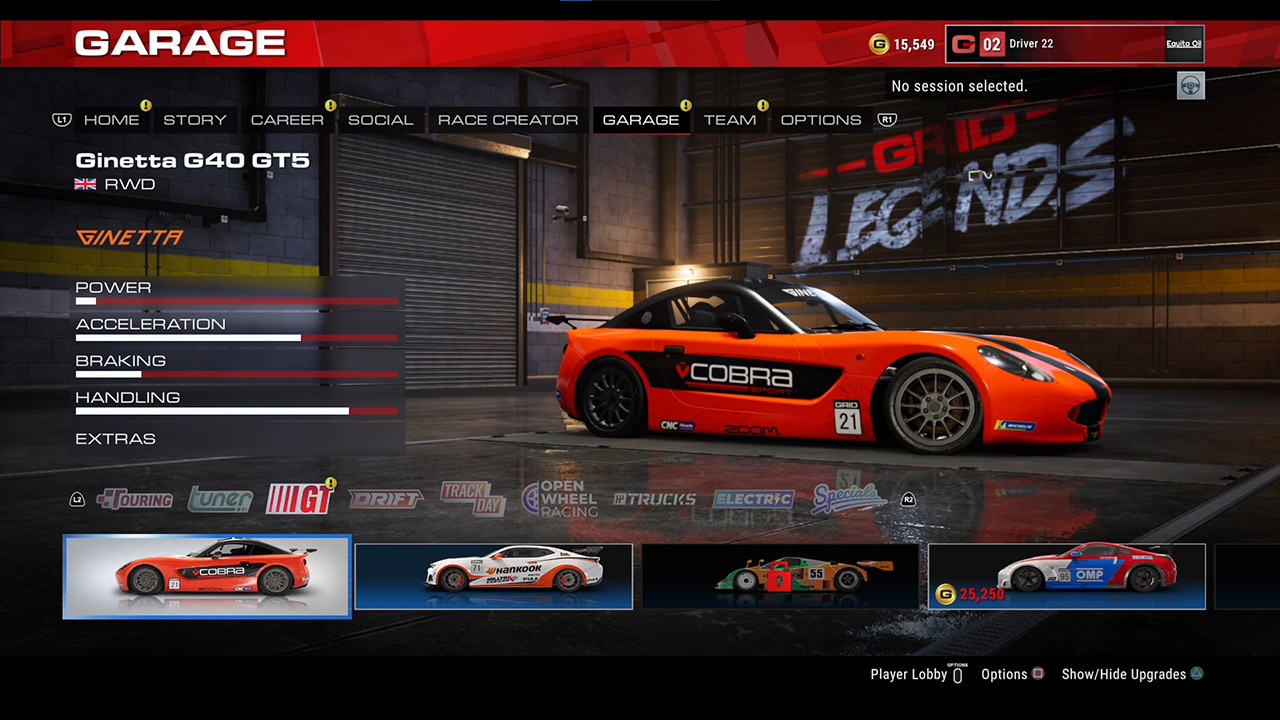This screenshot has width=1280, height=720.
Task: Choose the Electric car class
Action: (753, 499)
